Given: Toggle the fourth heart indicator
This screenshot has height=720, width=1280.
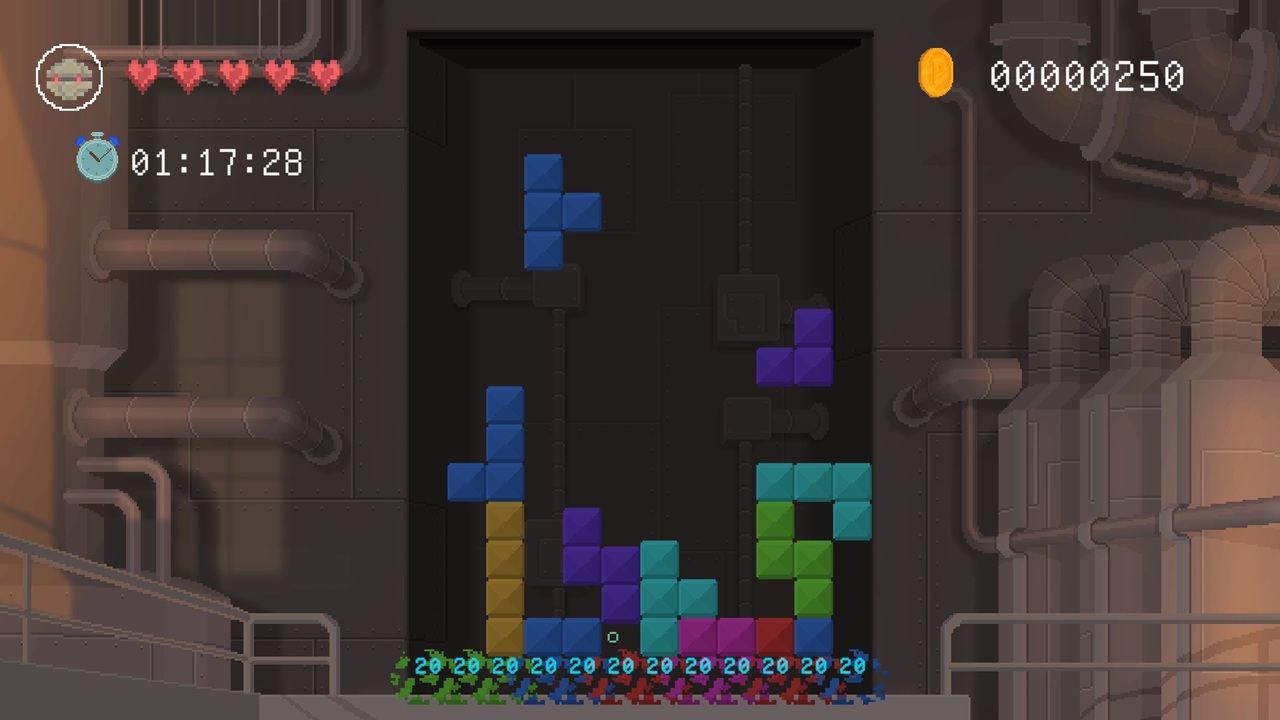Looking at the screenshot, I should (277, 74).
